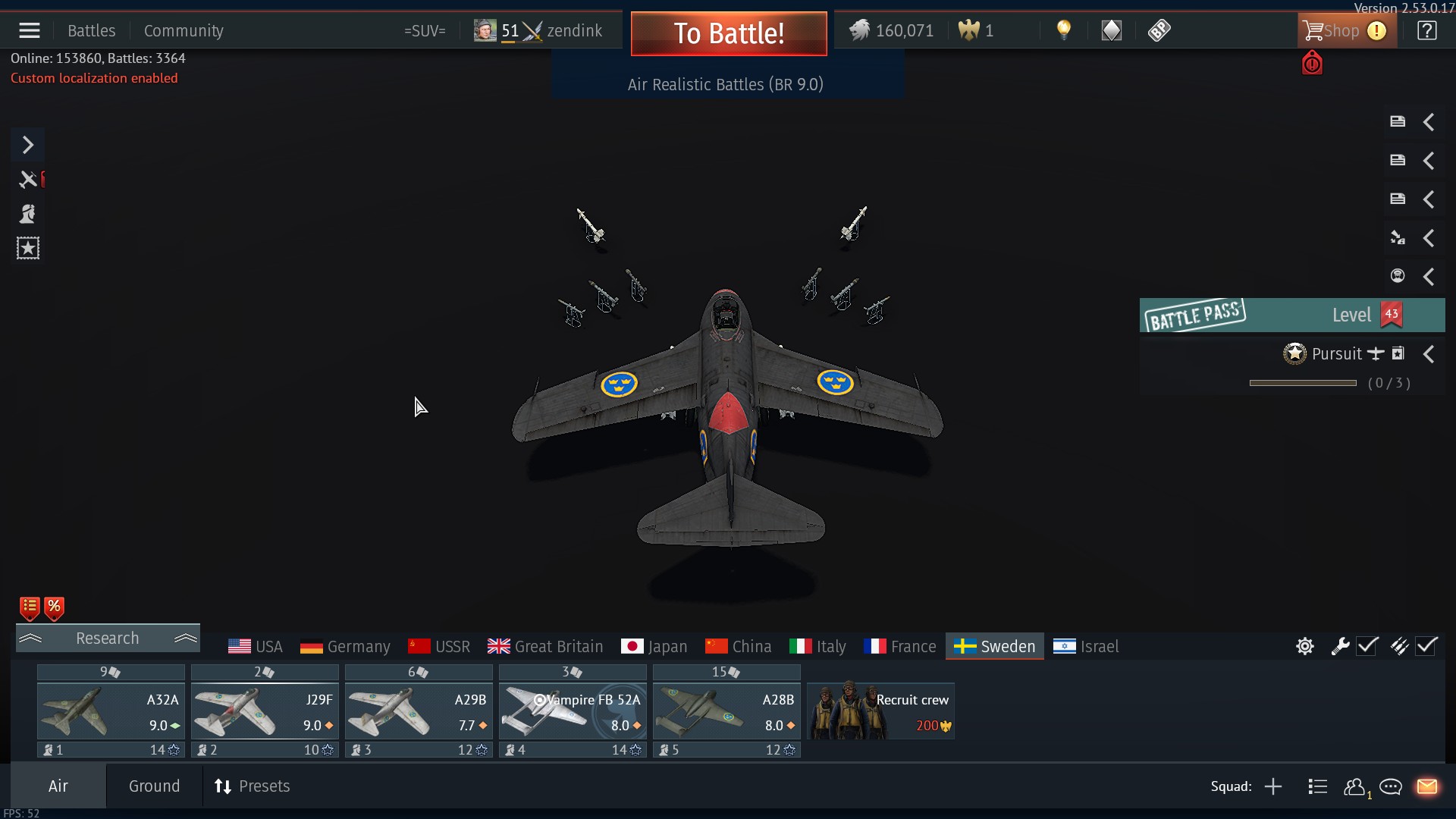Viewport: 1456px width, 819px height.
Task: Open the Research tree panel
Action: click(108, 639)
